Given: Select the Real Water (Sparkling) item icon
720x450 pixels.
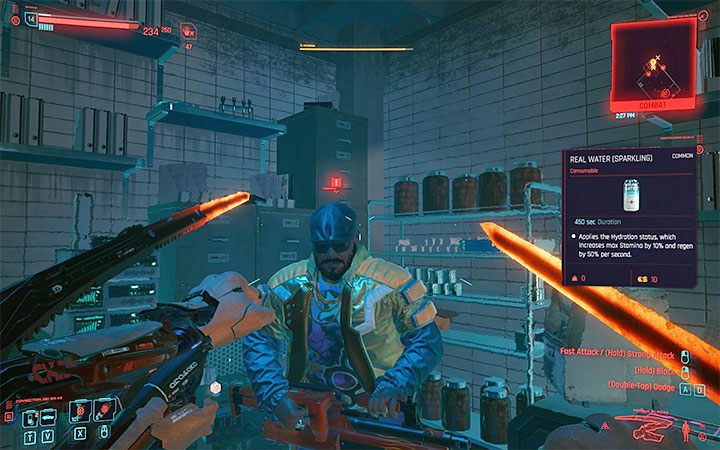Looking at the screenshot, I should (631, 194).
